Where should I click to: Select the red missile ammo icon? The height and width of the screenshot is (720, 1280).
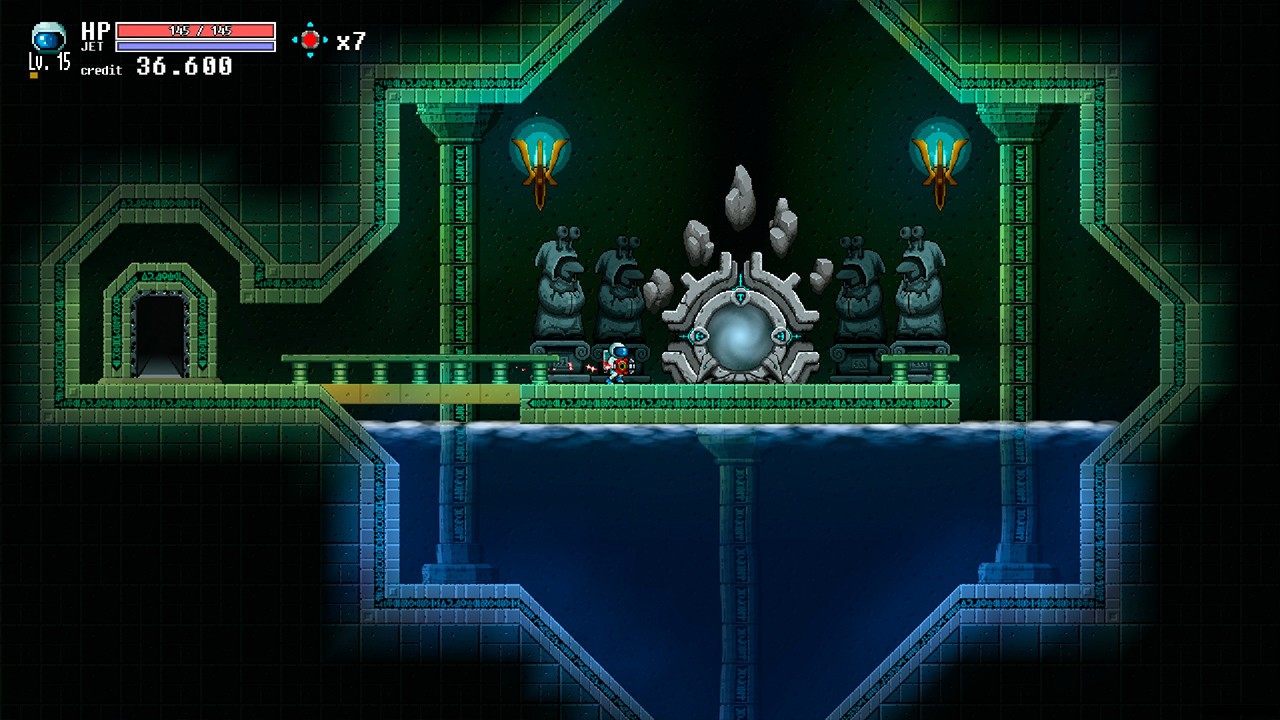[310, 39]
